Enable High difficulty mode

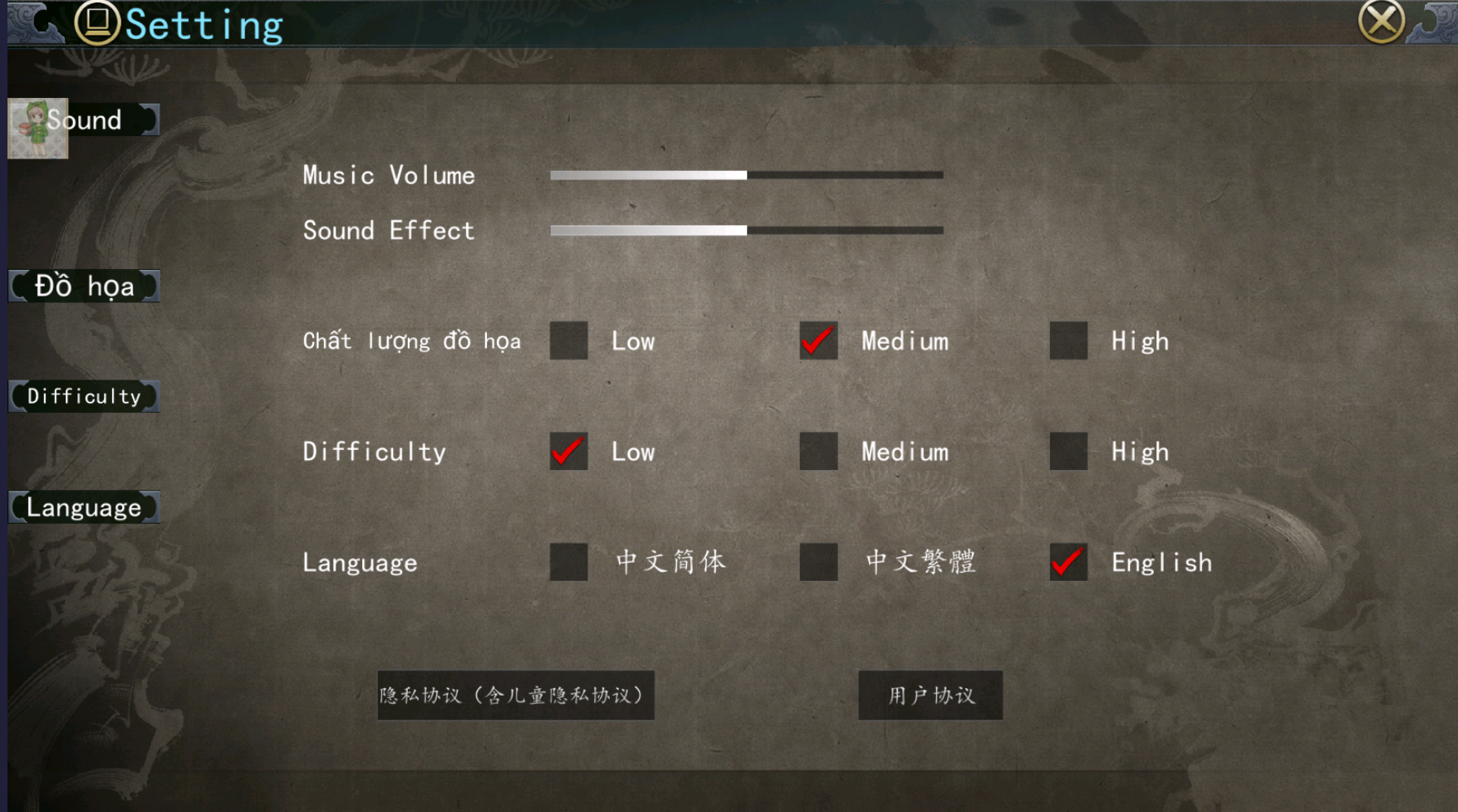point(1068,452)
